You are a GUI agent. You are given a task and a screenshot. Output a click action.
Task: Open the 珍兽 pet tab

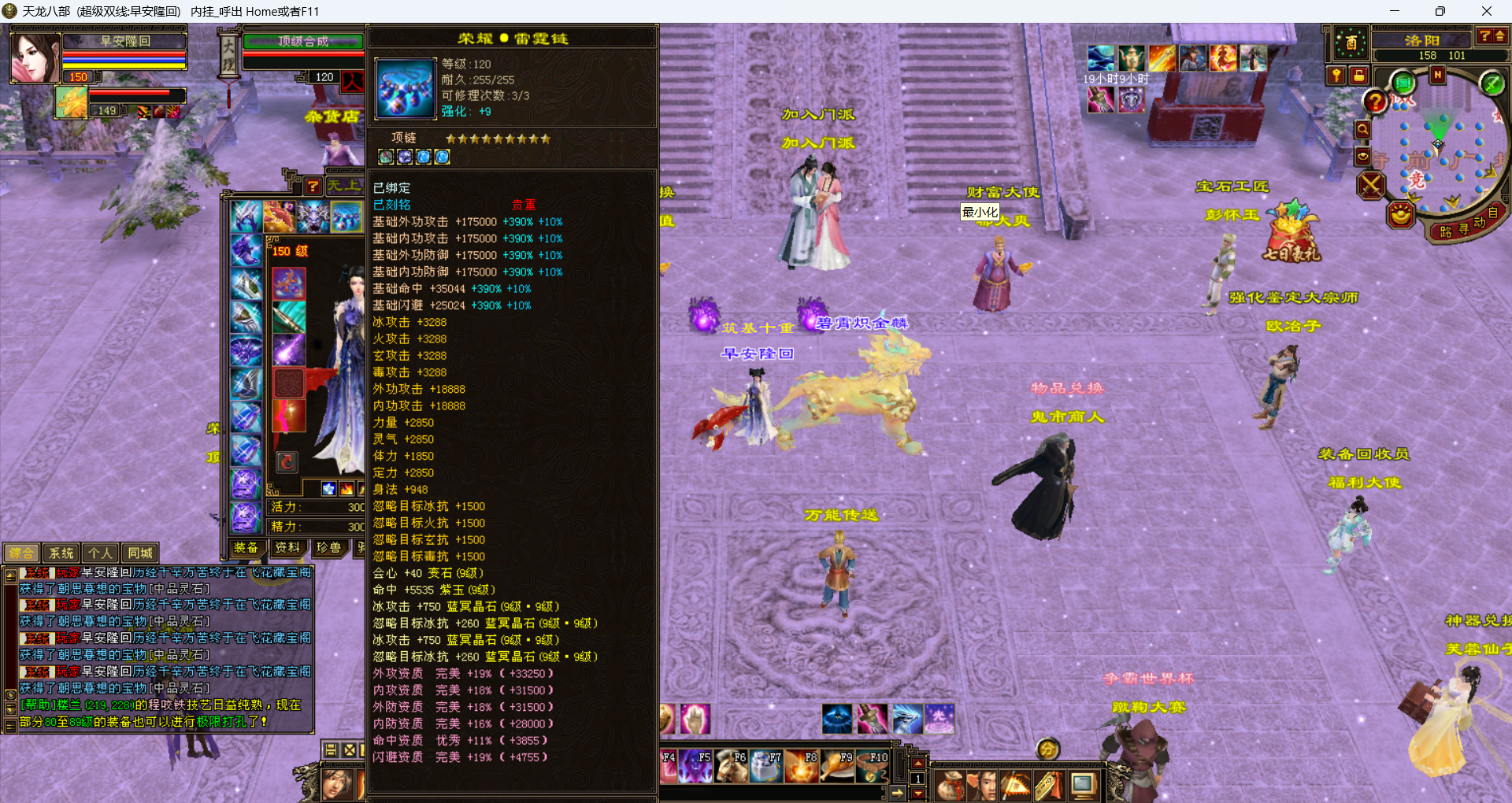click(328, 548)
